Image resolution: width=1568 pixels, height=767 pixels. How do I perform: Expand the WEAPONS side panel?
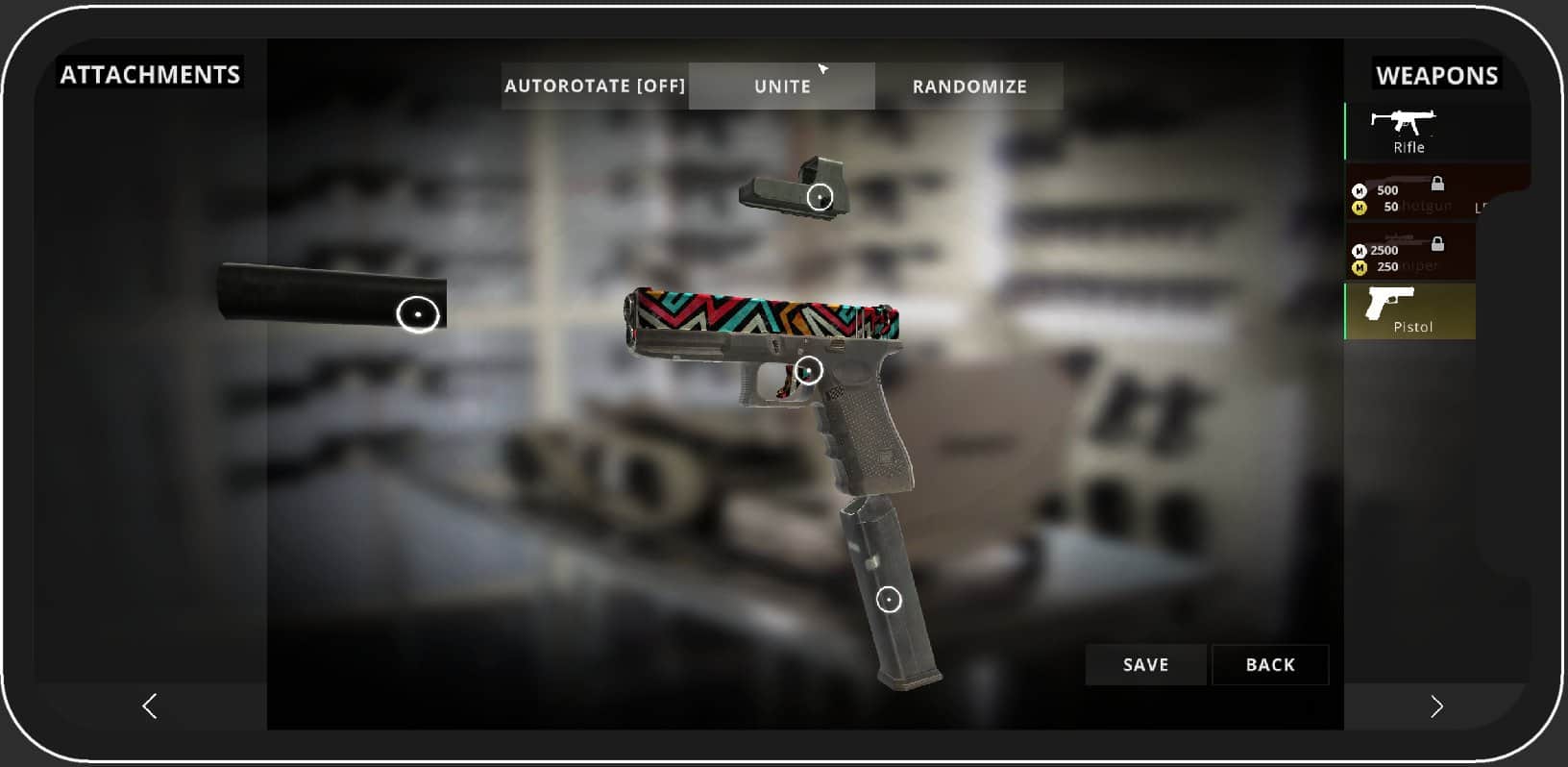coord(1436,74)
